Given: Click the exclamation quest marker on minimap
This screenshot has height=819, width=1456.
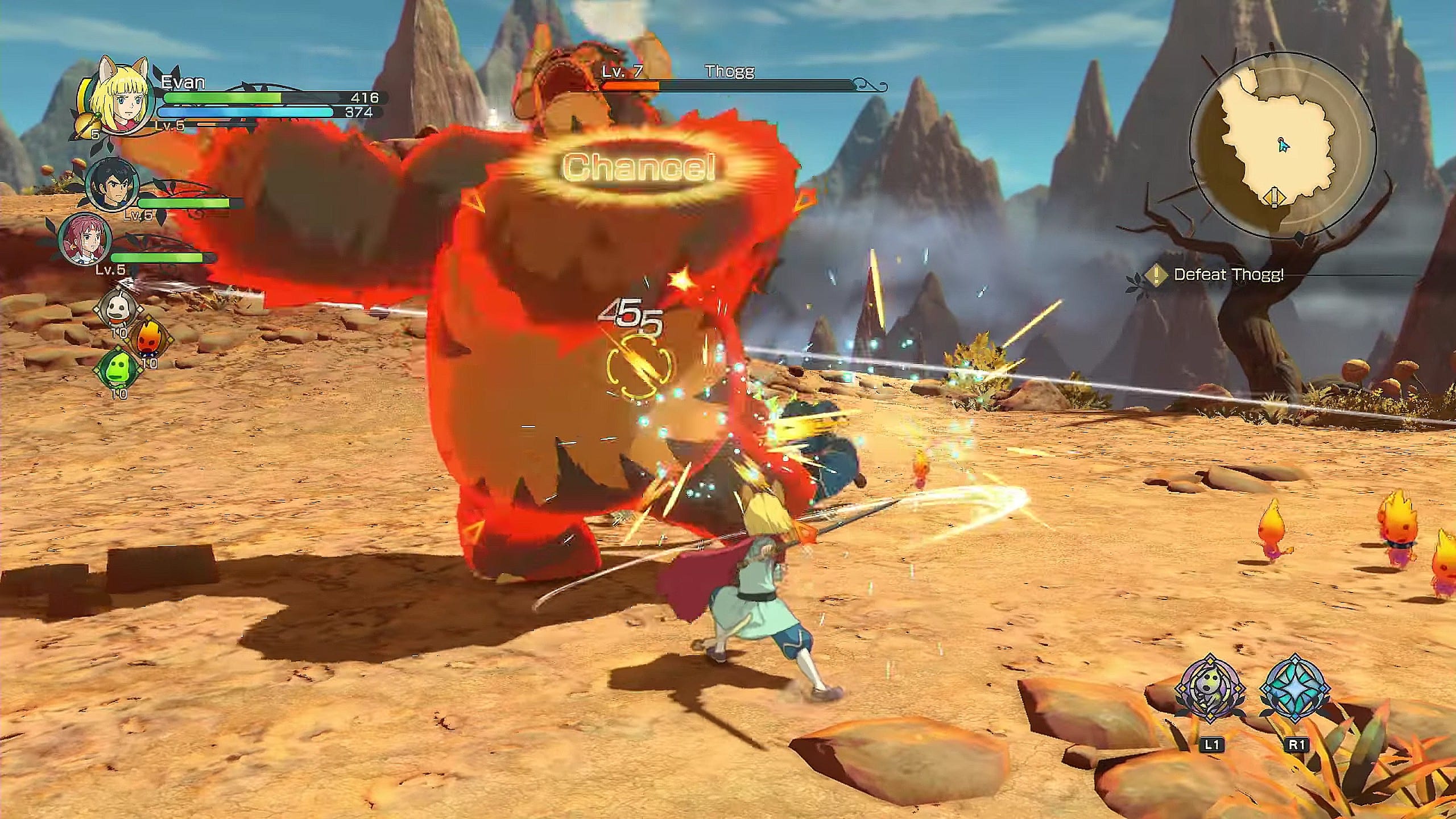Looking at the screenshot, I should [x=1274, y=198].
